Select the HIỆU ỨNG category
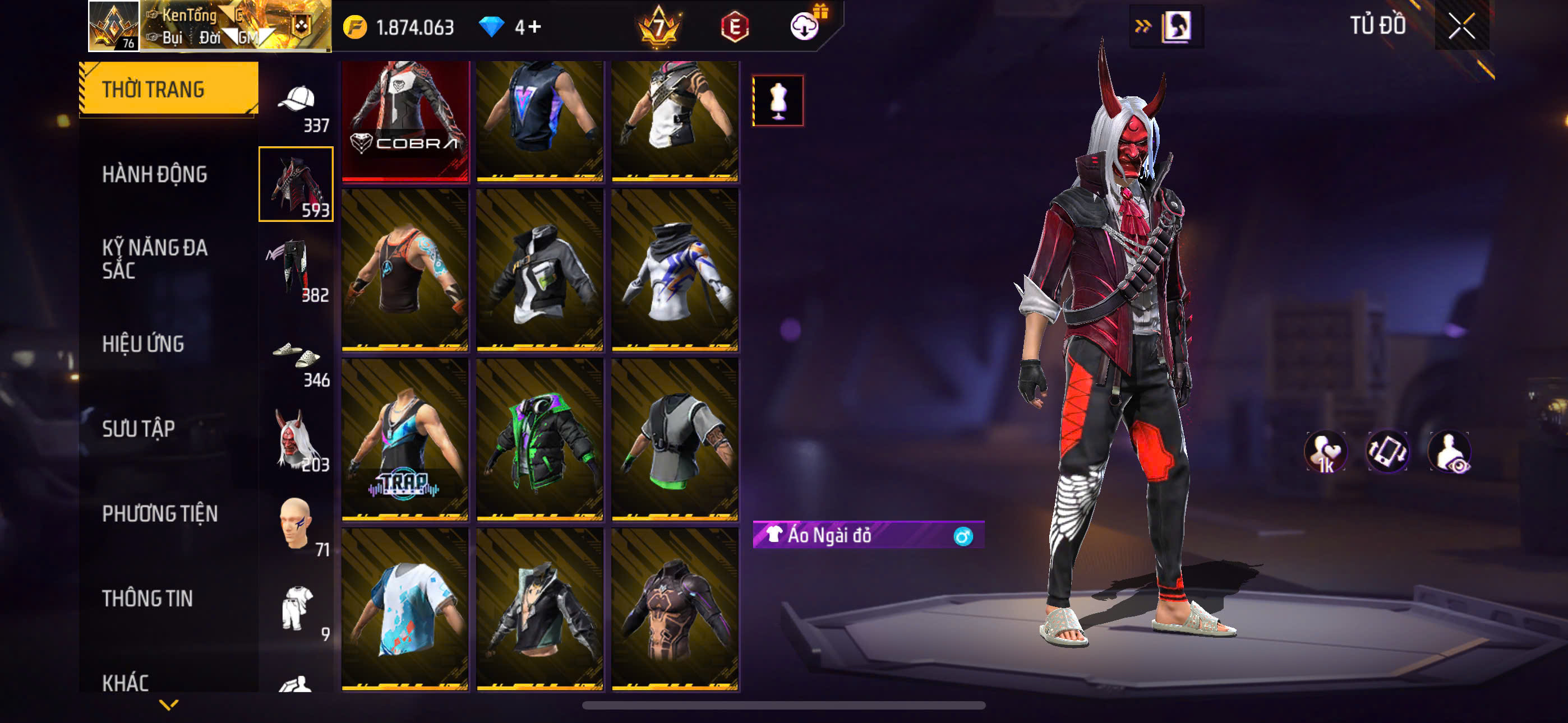Screen dimensions: 1568x723 (x=143, y=344)
